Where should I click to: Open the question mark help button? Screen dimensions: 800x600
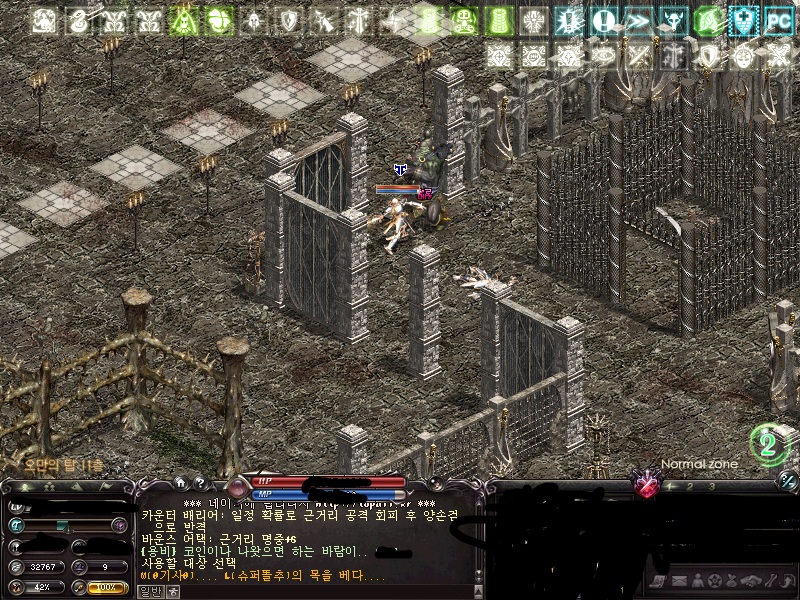tap(199, 482)
